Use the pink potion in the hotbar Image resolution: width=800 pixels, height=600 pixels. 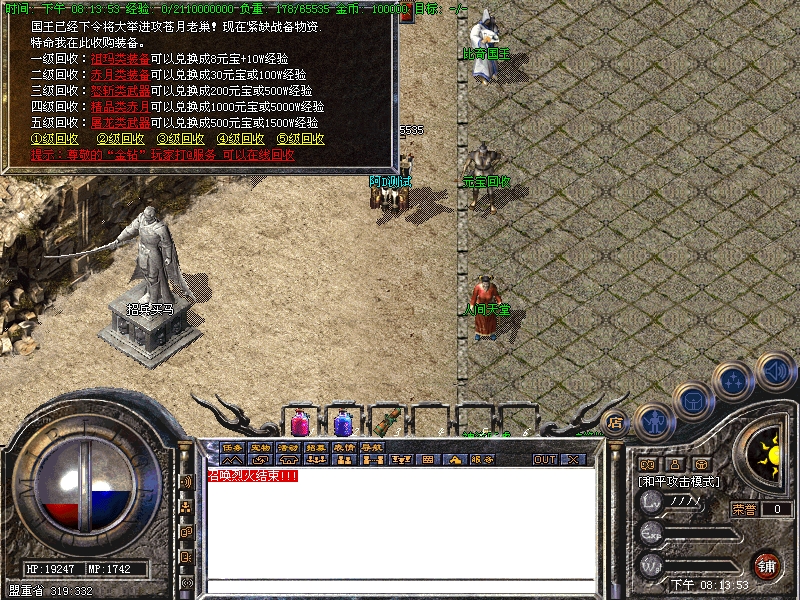coord(299,422)
